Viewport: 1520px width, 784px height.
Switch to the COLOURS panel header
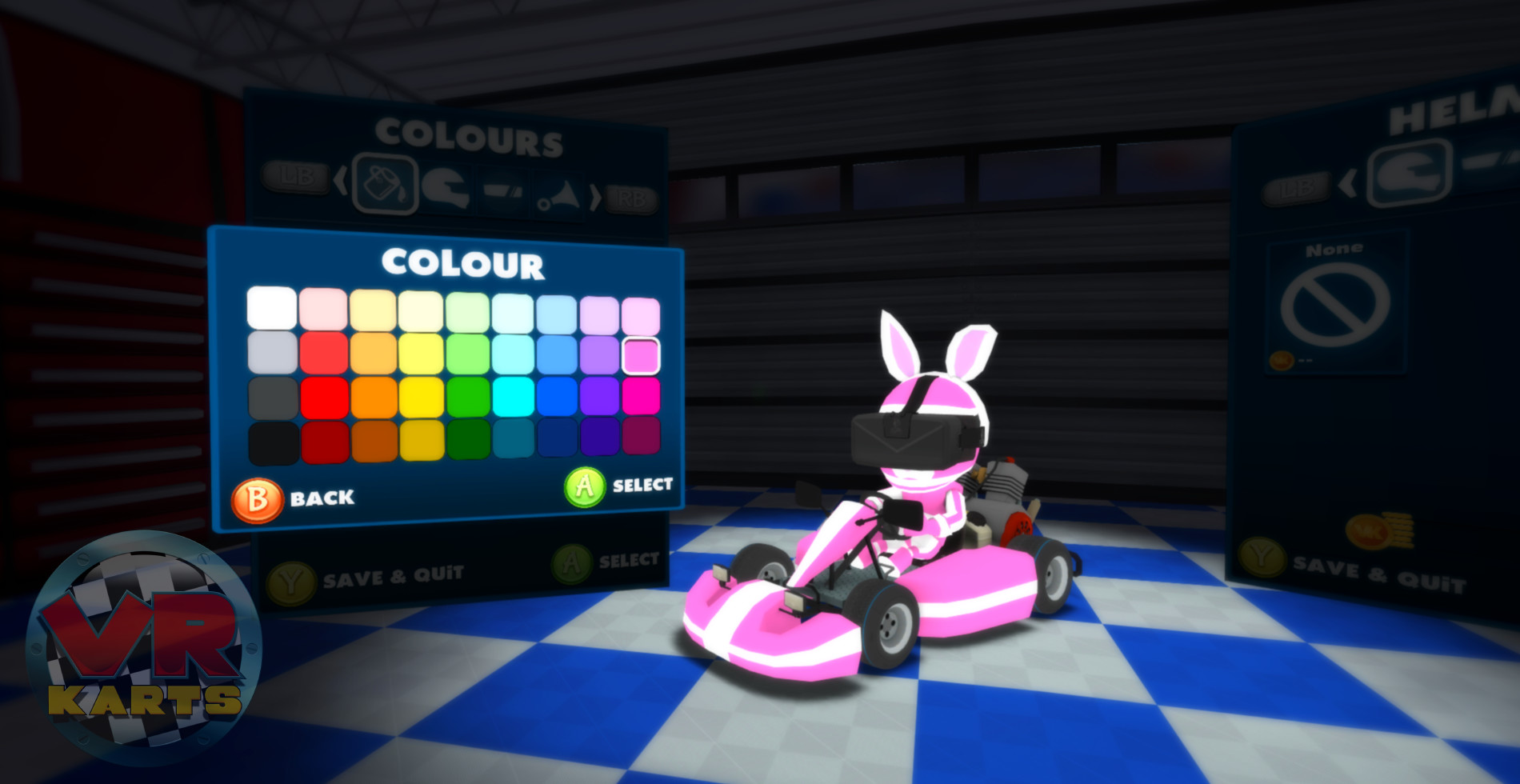(472, 134)
